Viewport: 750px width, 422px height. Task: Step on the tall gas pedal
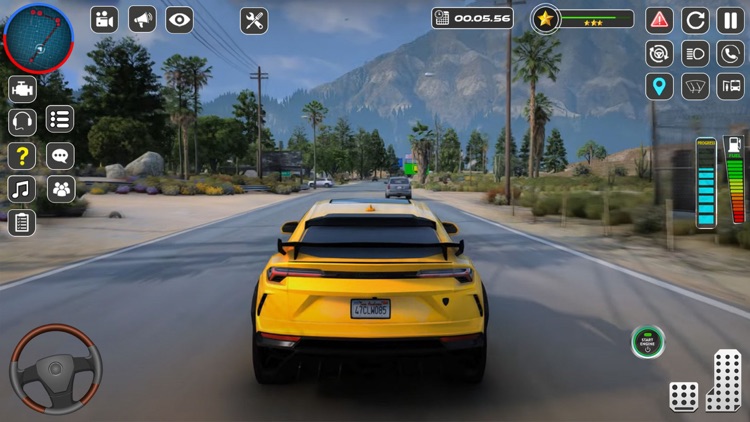(724, 381)
